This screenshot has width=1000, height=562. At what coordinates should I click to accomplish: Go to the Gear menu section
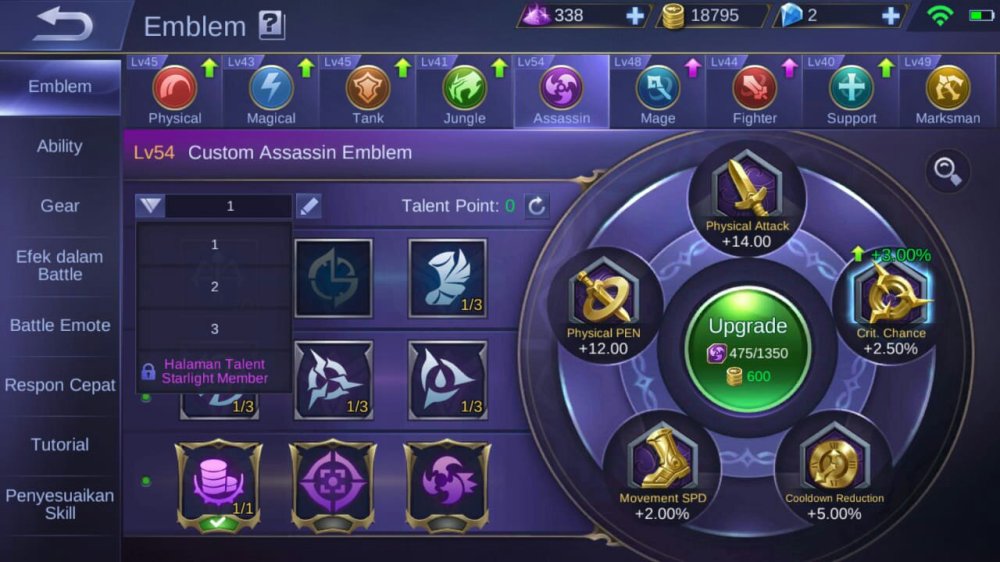click(60, 206)
